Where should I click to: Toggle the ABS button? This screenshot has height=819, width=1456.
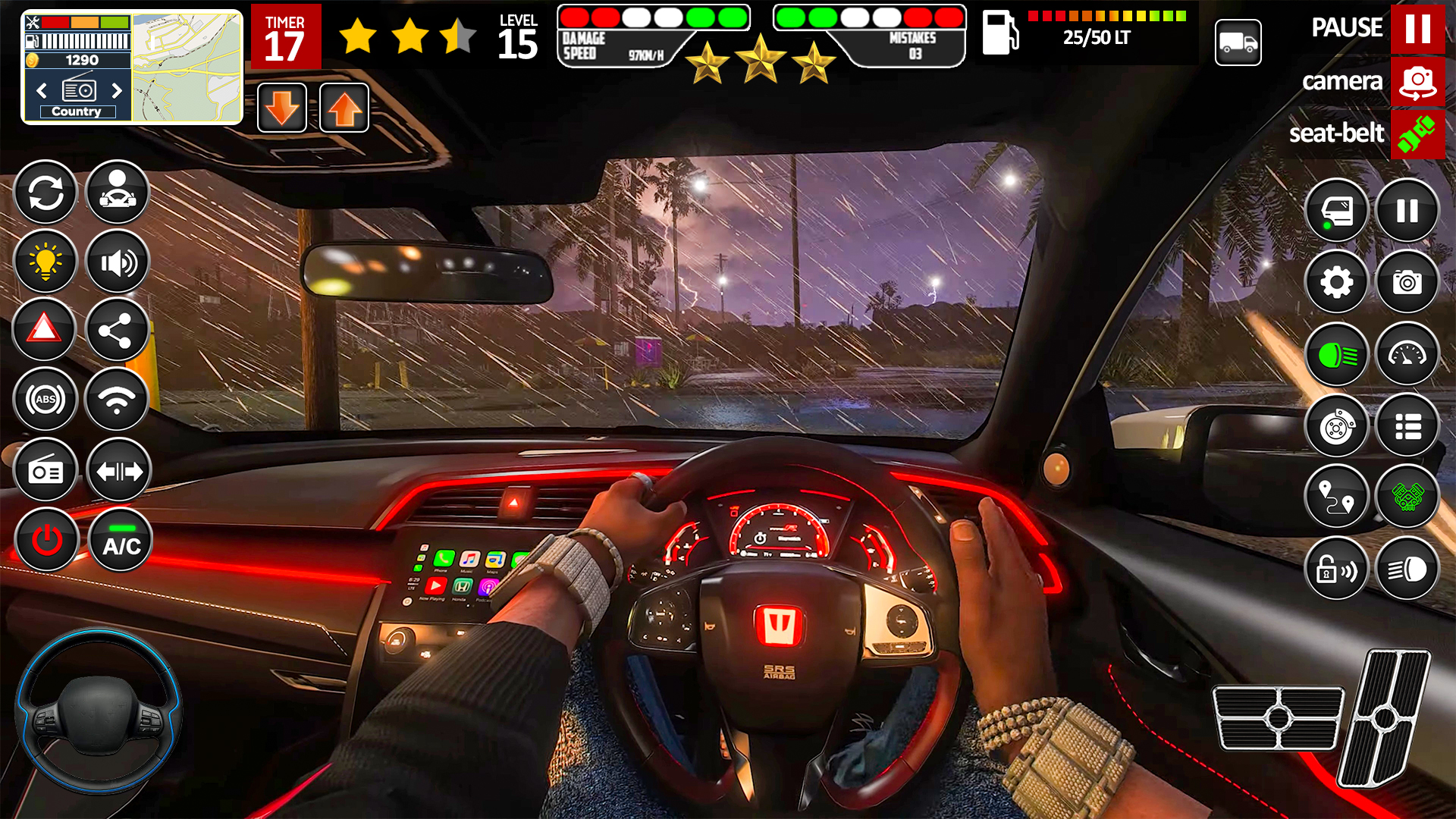point(45,400)
